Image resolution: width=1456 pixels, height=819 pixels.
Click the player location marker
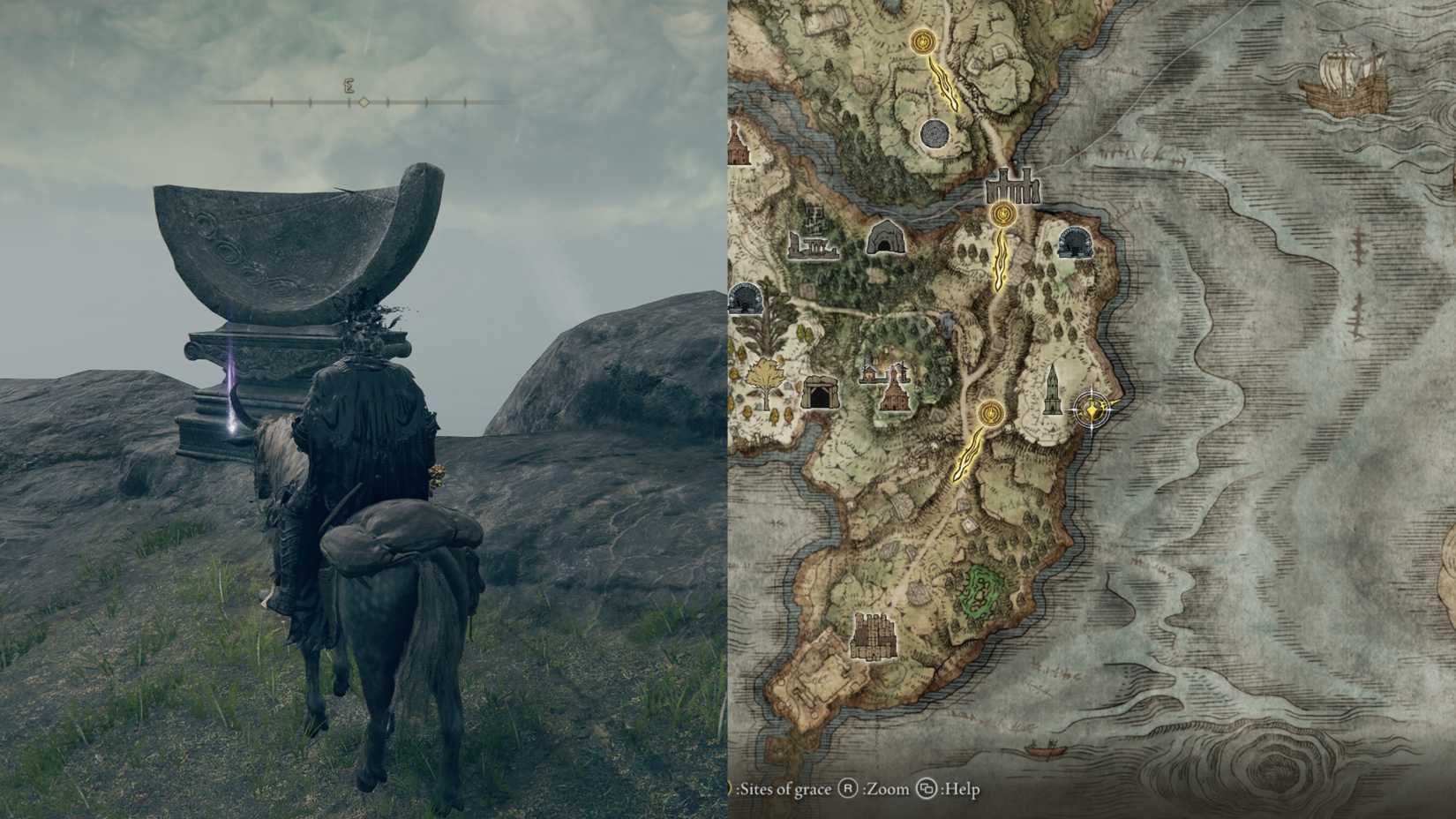pyautogui.click(x=1092, y=409)
